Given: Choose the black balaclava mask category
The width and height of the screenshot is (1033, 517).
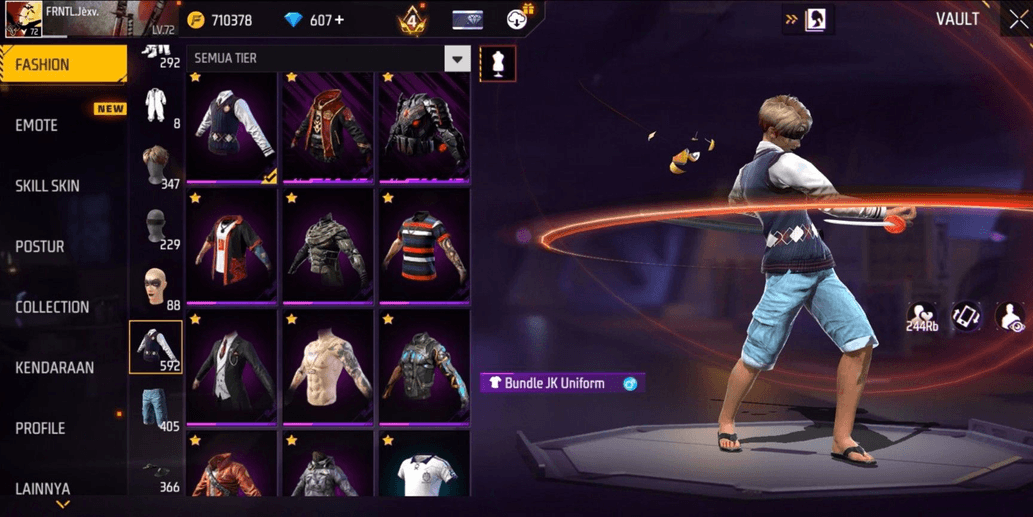Looking at the screenshot, I should [156, 228].
